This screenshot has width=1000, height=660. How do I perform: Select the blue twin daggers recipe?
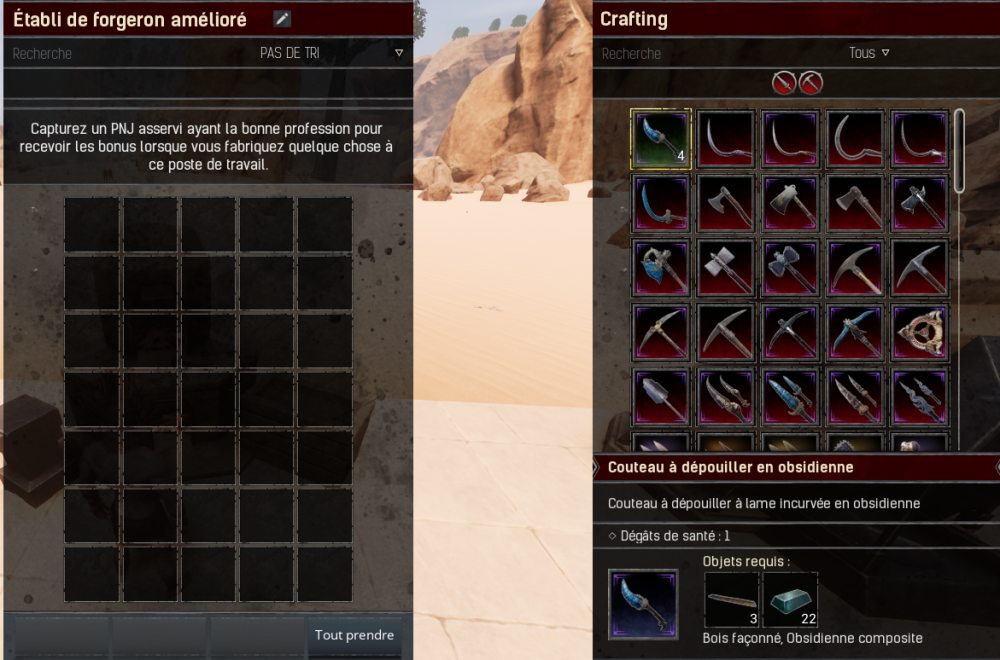[790, 396]
